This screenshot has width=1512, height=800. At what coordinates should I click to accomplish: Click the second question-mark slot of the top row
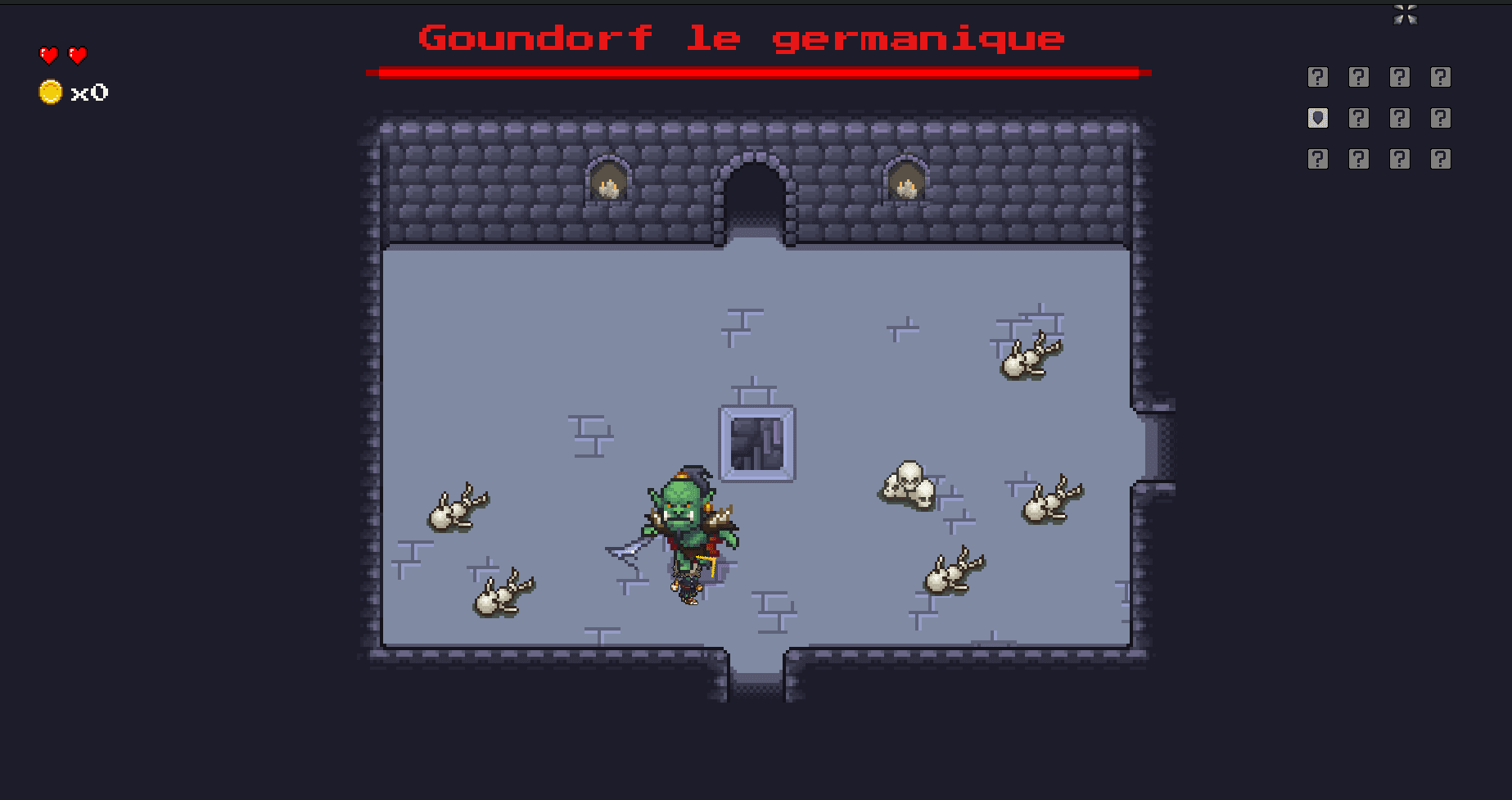(x=1359, y=77)
